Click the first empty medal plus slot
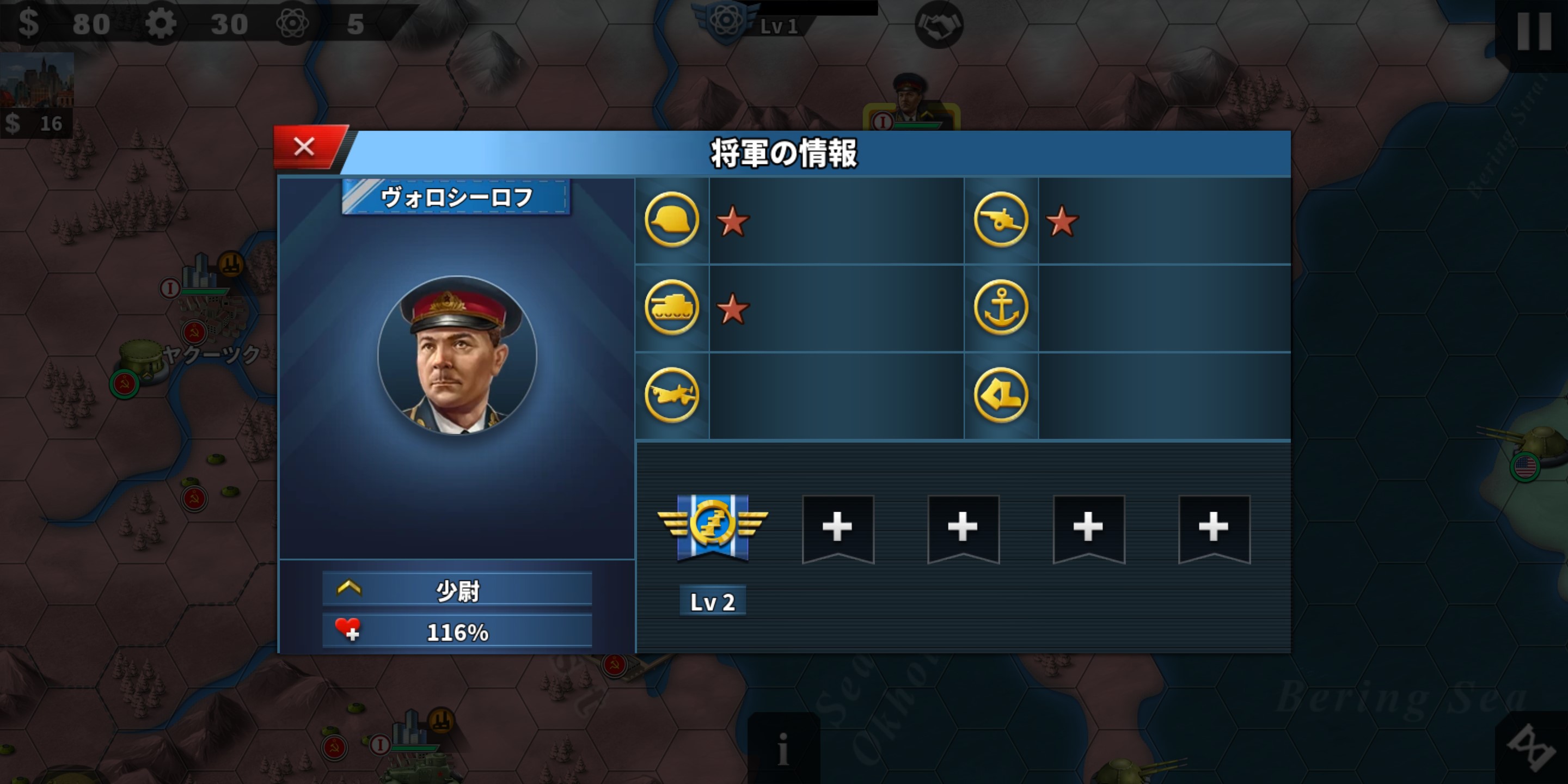 839,527
